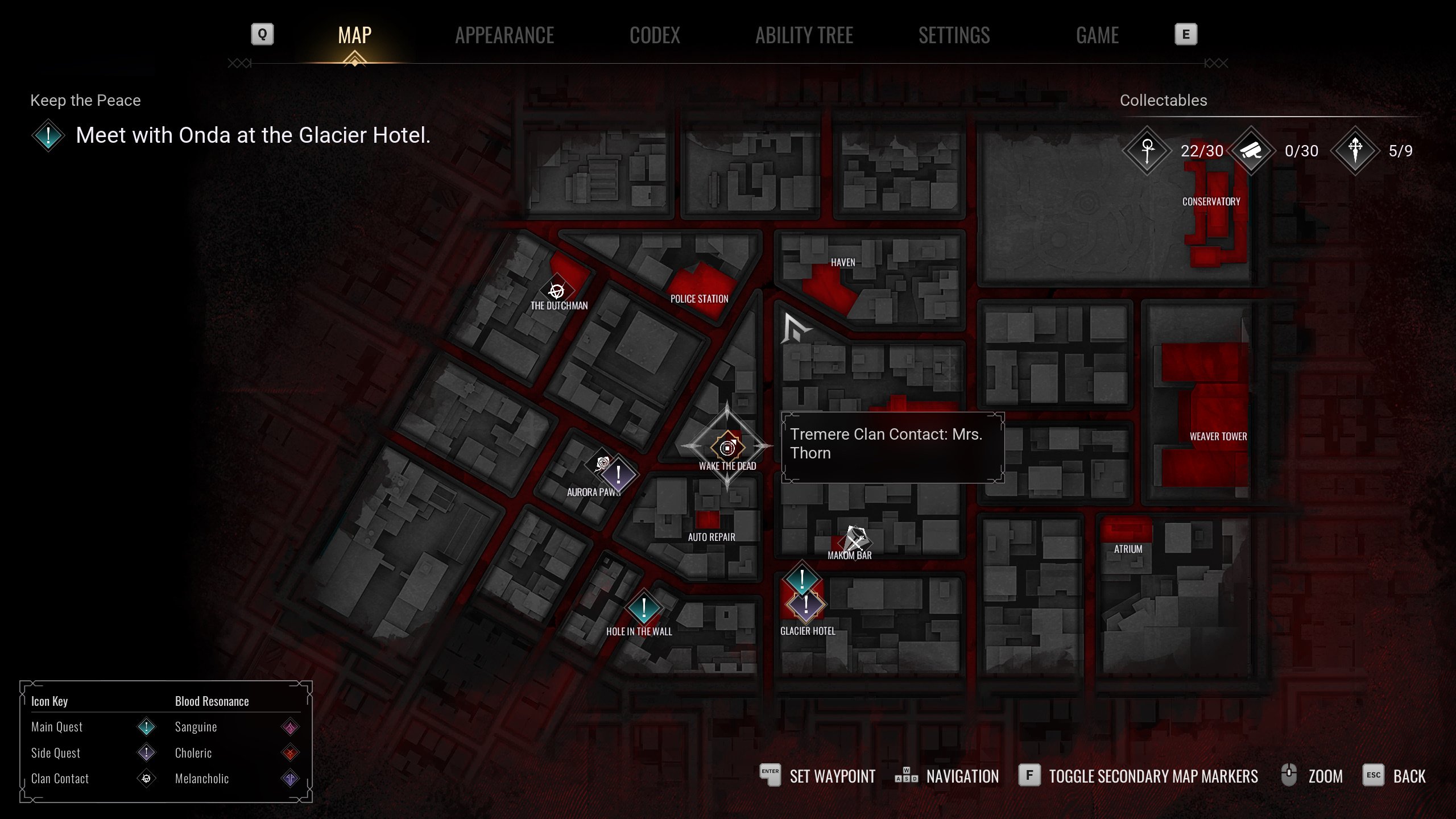
Task: Pick the teal main quest marker above Glacier Hotel
Action: pyautogui.click(x=802, y=579)
